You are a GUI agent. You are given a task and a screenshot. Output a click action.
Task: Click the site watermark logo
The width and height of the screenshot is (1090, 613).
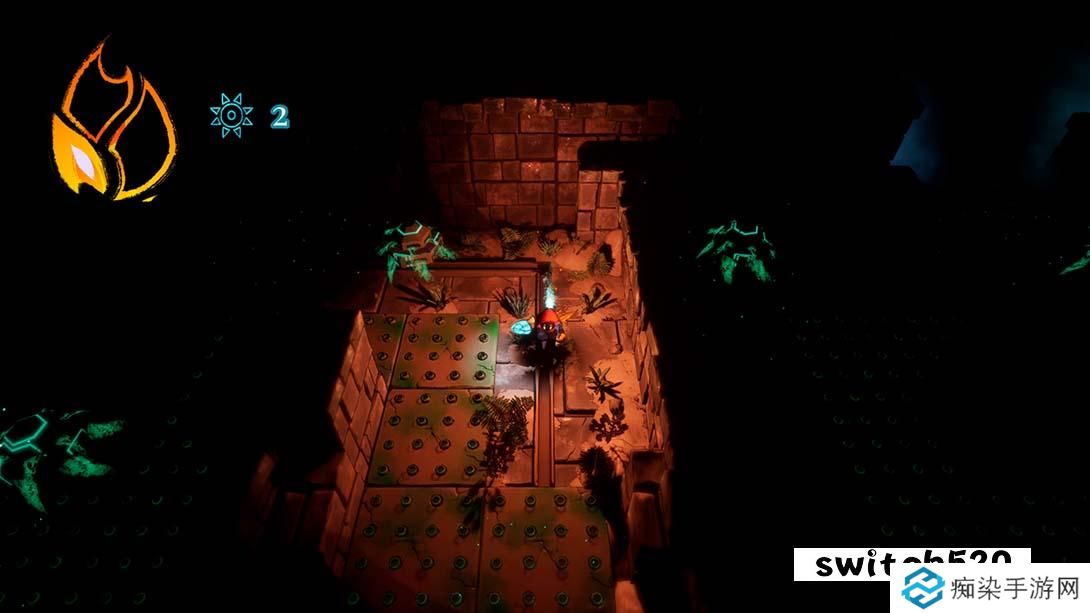coord(922,589)
